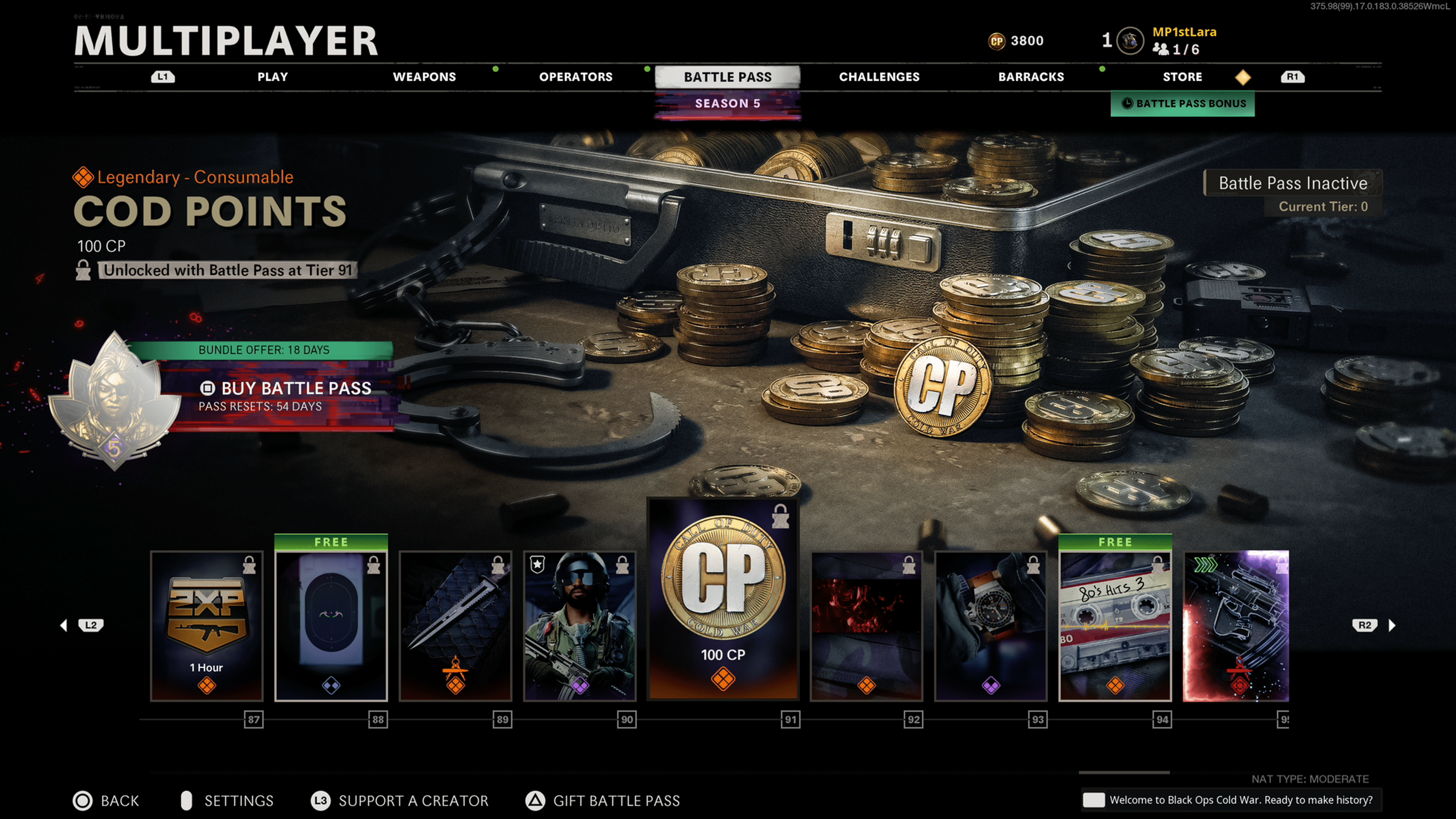Viewport: 1456px width, 819px height.
Task: Open the Barracks tab
Action: tap(1031, 77)
